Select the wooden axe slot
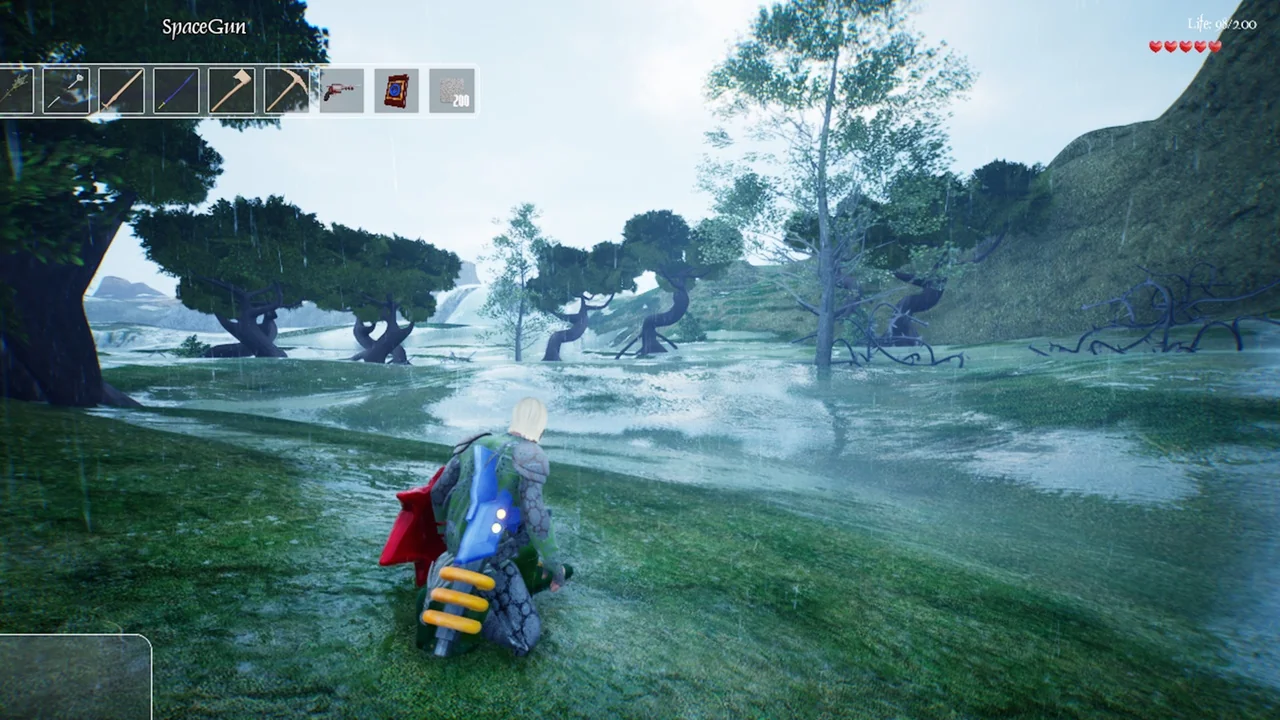The image size is (1280, 720). (231, 91)
